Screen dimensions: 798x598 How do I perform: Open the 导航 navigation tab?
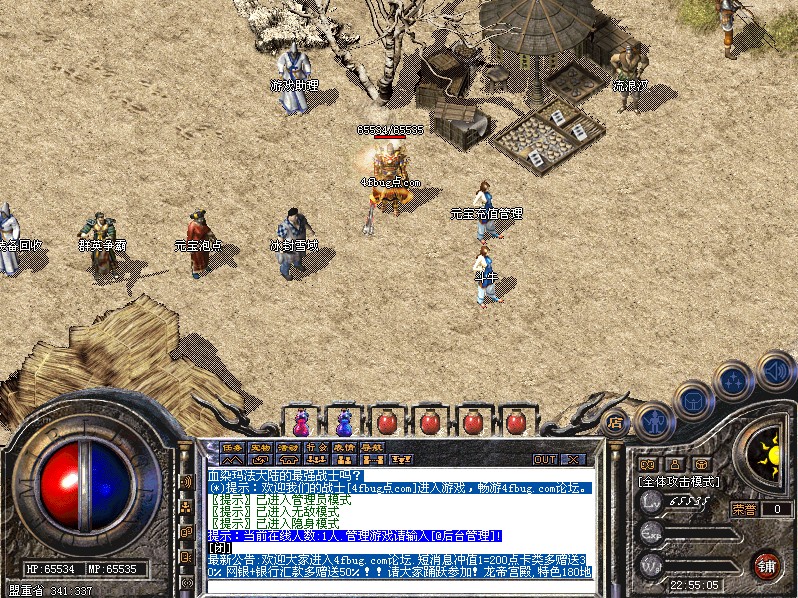[x=372, y=446]
